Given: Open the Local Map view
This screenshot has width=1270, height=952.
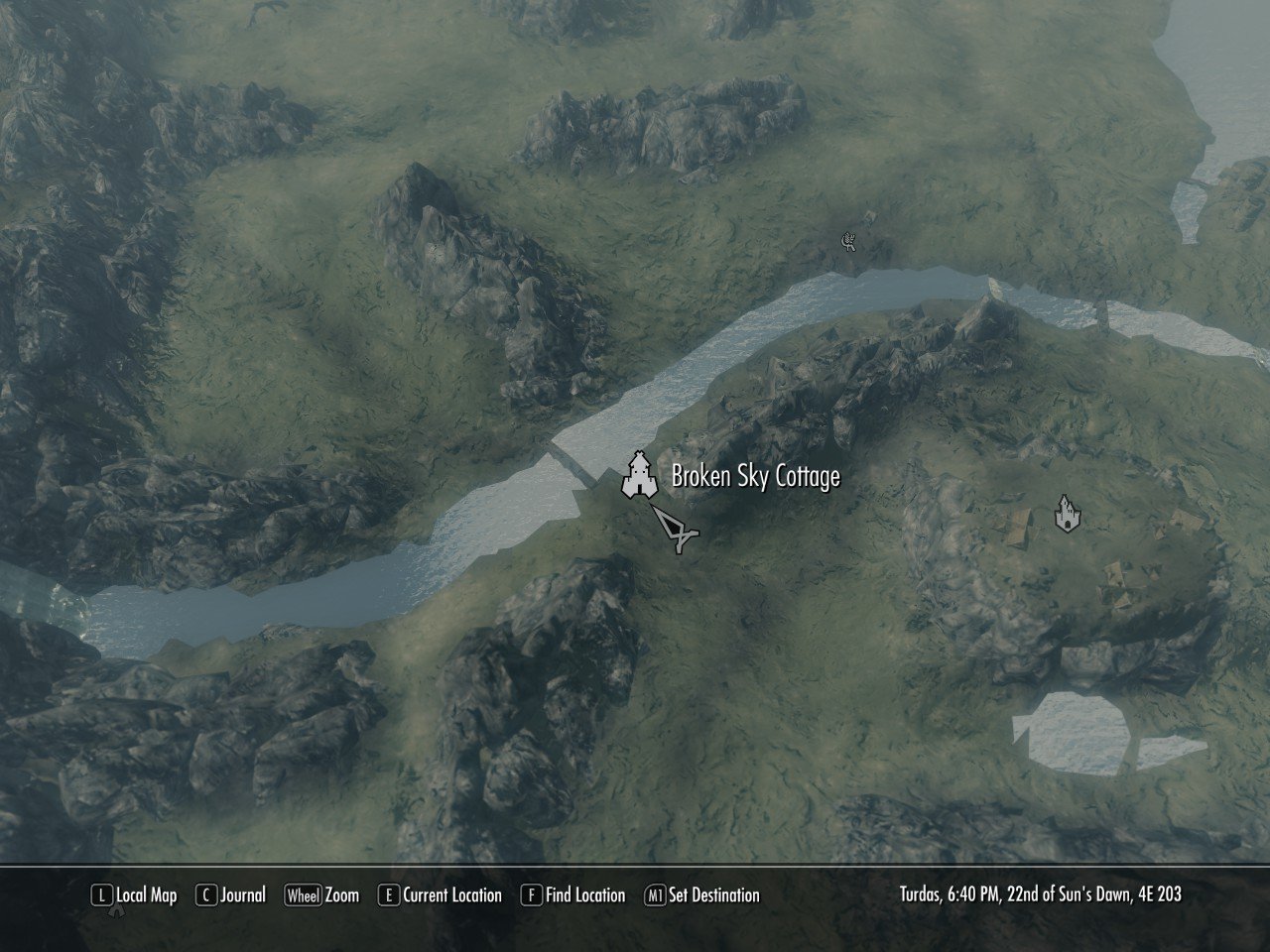Looking at the screenshot, I should tap(135, 895).
